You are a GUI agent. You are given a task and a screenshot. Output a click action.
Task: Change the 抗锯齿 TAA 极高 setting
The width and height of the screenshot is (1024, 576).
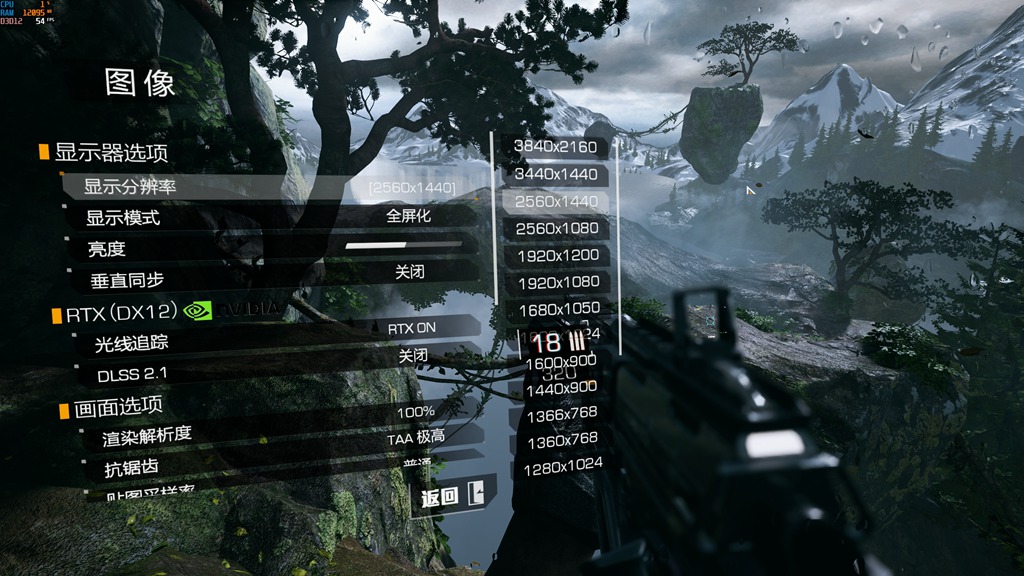pos(416,438)
